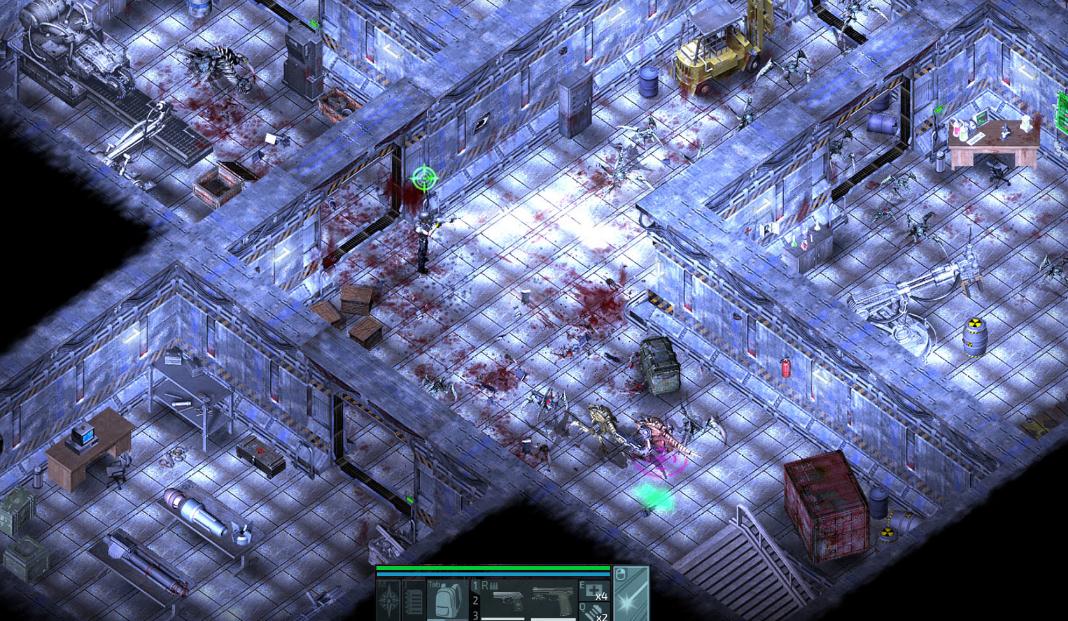1068x621 pixels.
Task: Open the compass map icon
Action: pos(389,600)
